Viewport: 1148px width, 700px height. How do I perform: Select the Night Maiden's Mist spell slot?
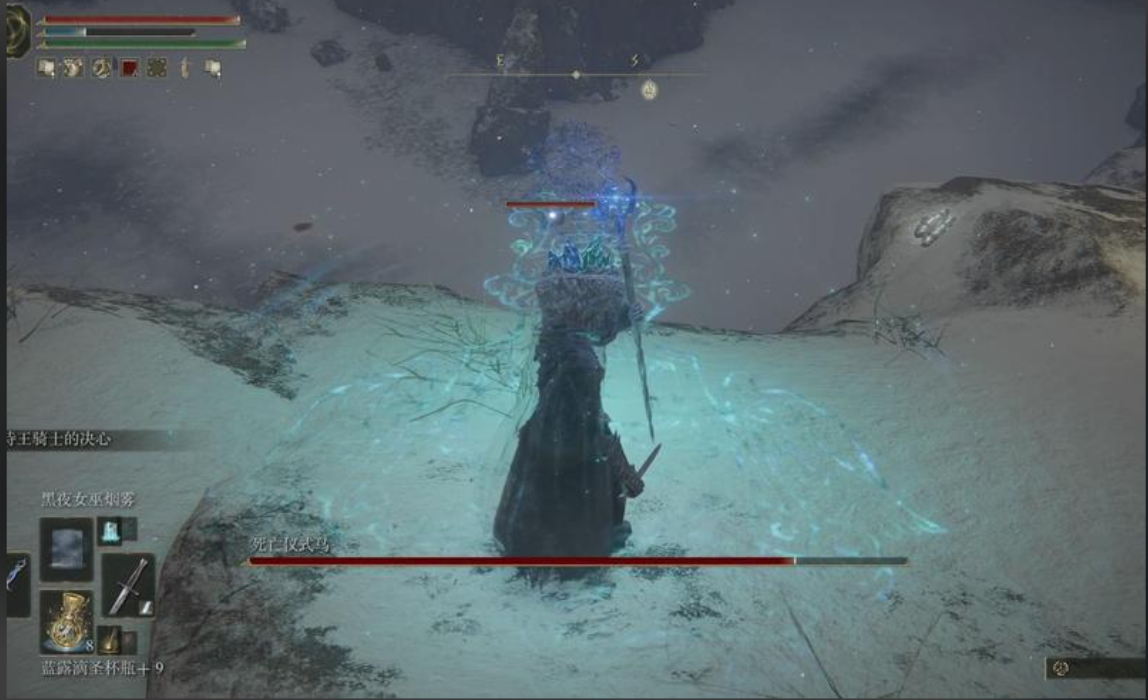(x=66, y=549)
